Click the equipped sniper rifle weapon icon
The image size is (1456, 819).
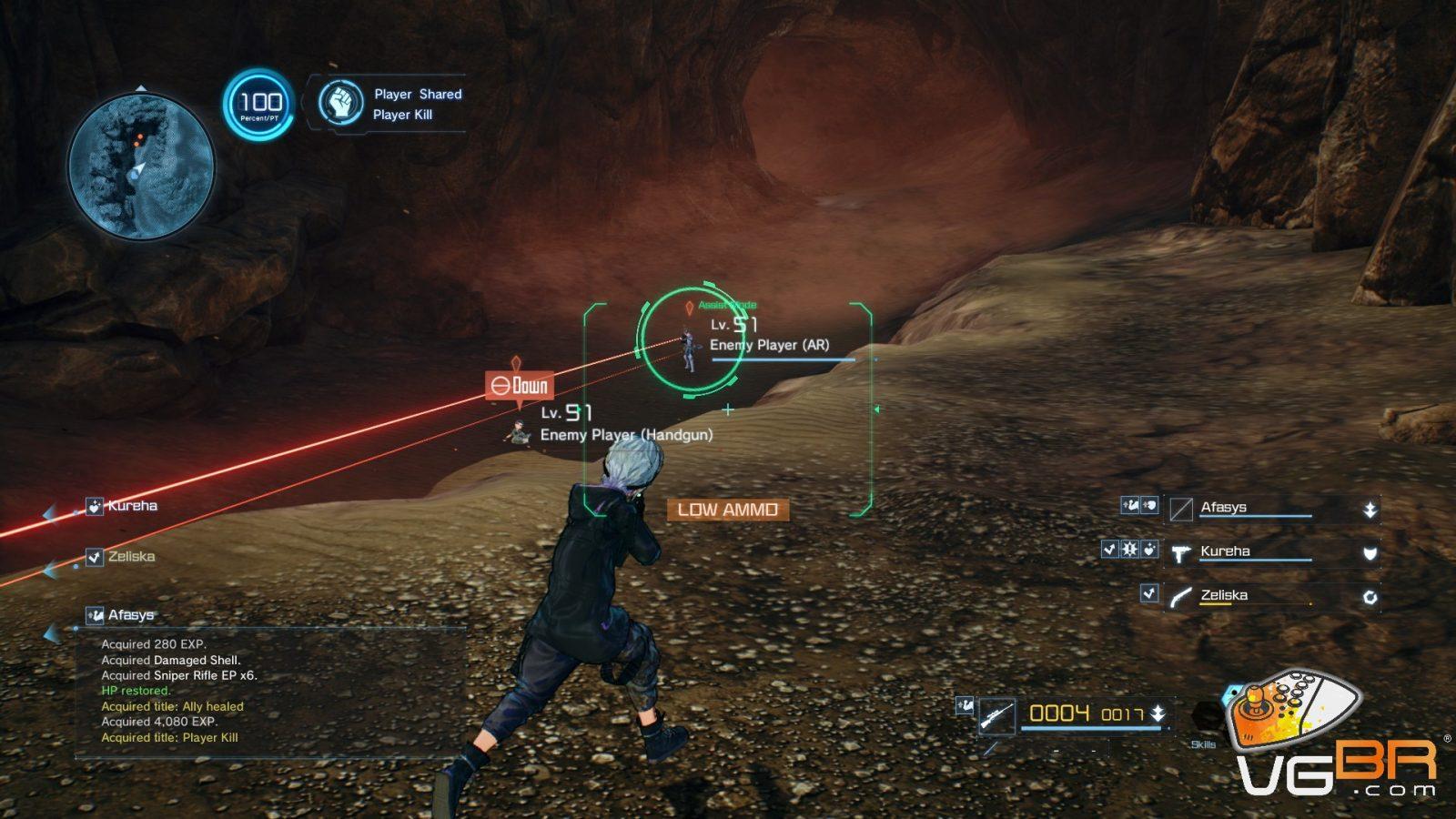[997, 715]
